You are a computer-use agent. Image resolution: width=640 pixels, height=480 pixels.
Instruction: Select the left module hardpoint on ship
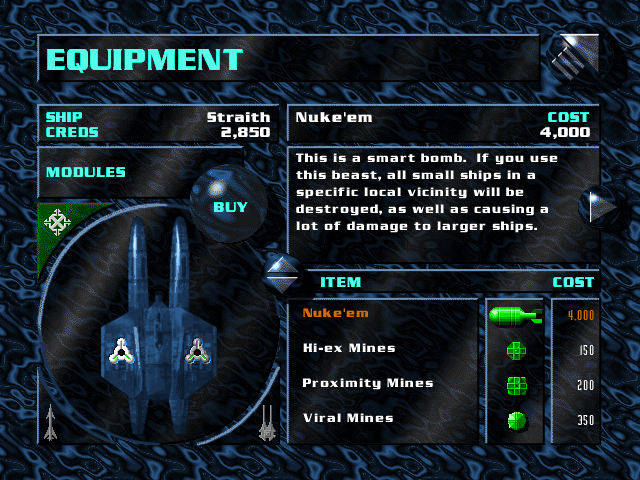coord(121,350)
